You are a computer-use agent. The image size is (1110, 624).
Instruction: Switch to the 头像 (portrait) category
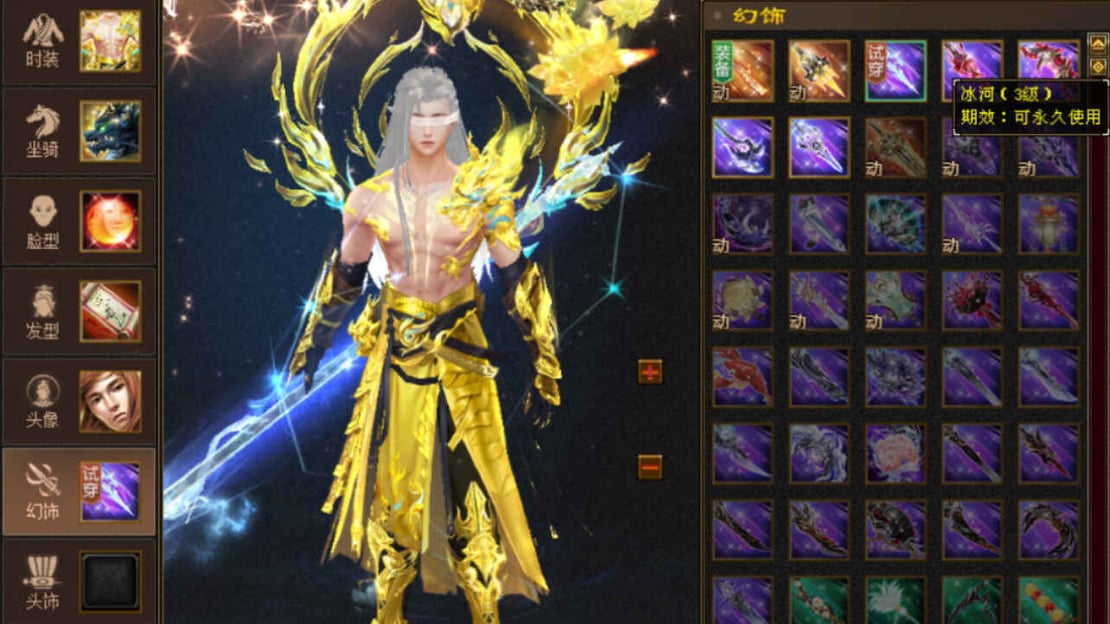(x=78, y=401)
